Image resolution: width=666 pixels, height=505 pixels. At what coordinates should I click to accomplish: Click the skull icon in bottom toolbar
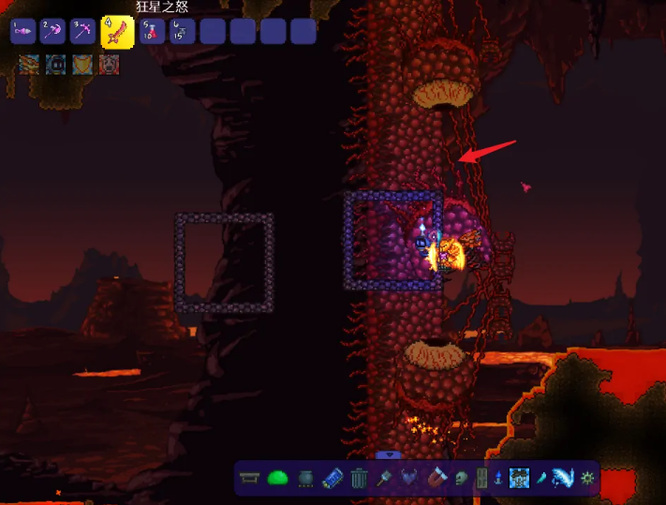(460, 478)
